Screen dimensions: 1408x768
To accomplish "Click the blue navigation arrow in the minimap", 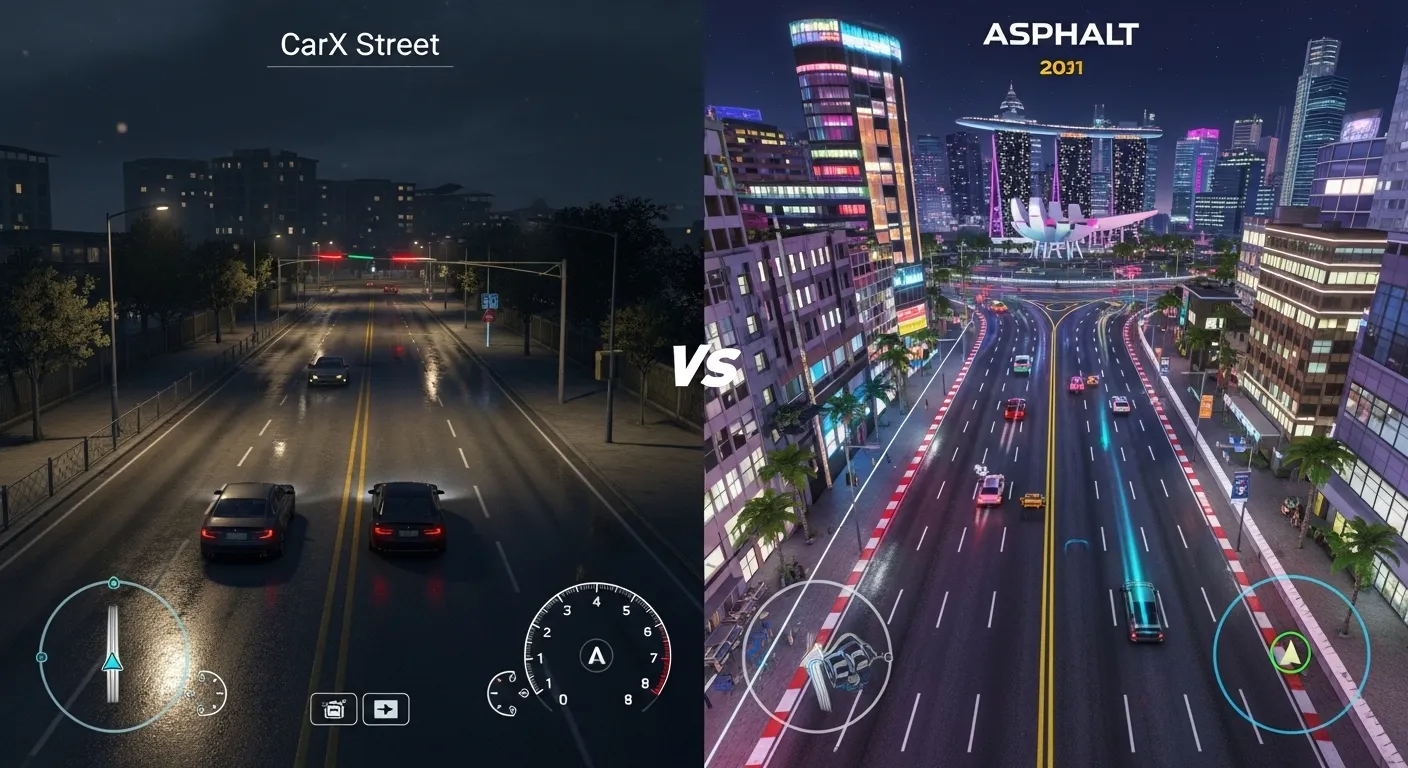I will pyautogui.click(x=110, y=660).
